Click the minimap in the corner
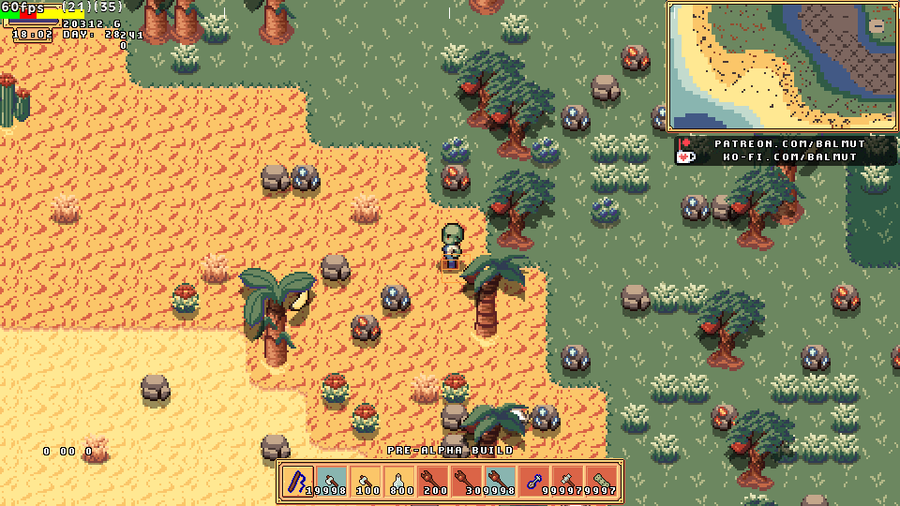 (x=781, y=67)
